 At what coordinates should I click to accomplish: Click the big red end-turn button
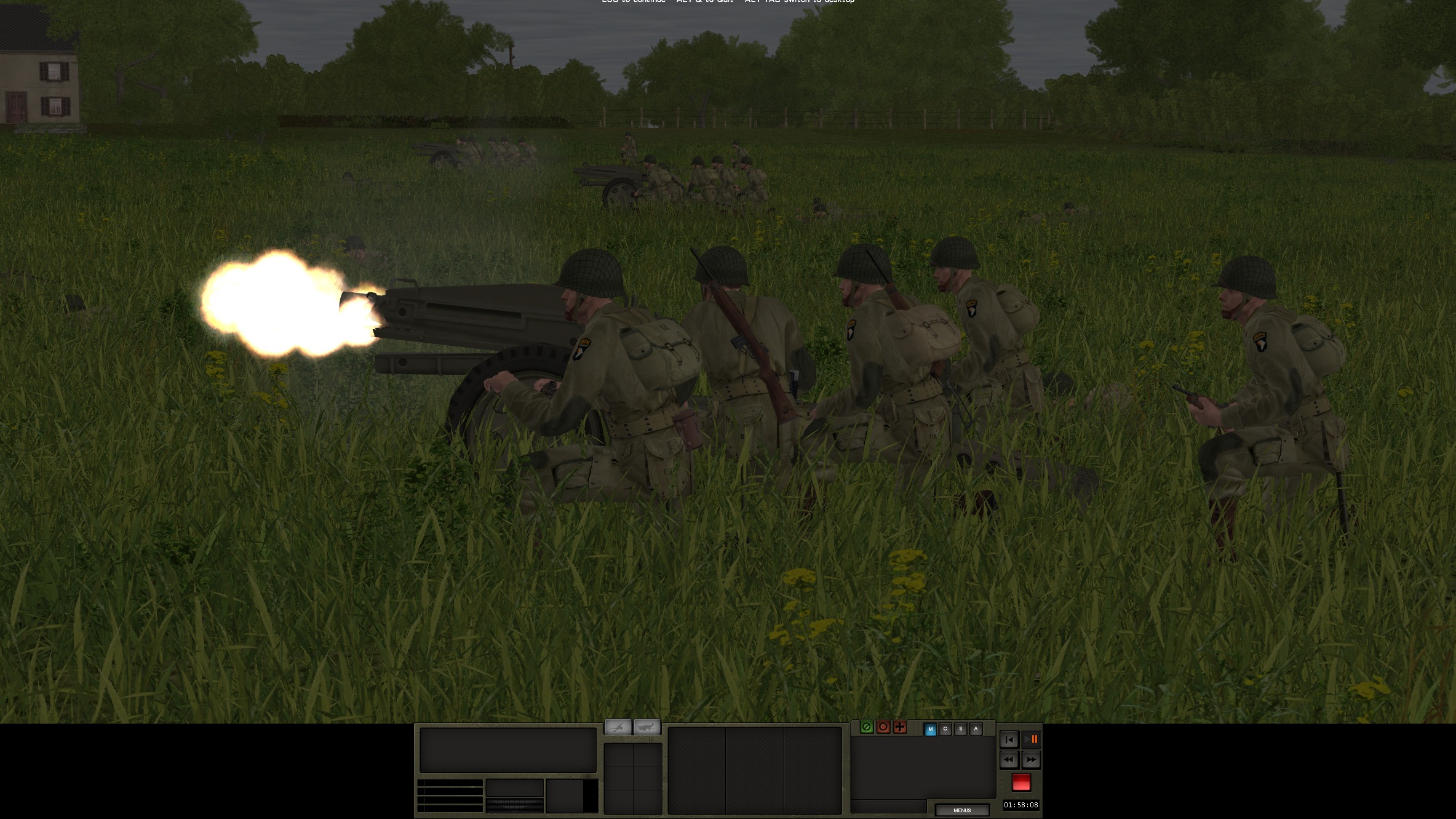pyautogui.click(x=1021, y=782)
